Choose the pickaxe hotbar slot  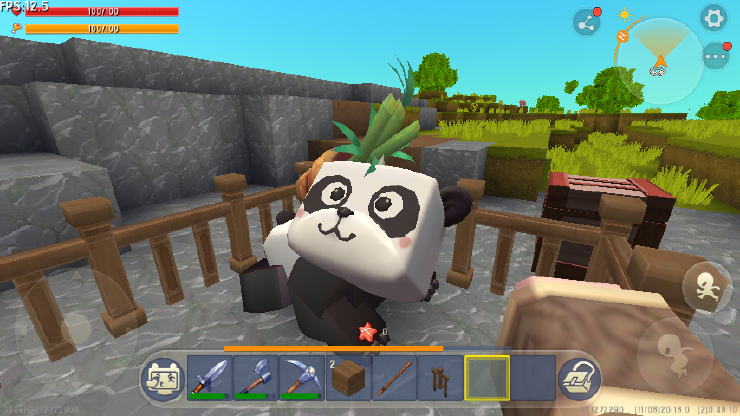tap(302, 378)
